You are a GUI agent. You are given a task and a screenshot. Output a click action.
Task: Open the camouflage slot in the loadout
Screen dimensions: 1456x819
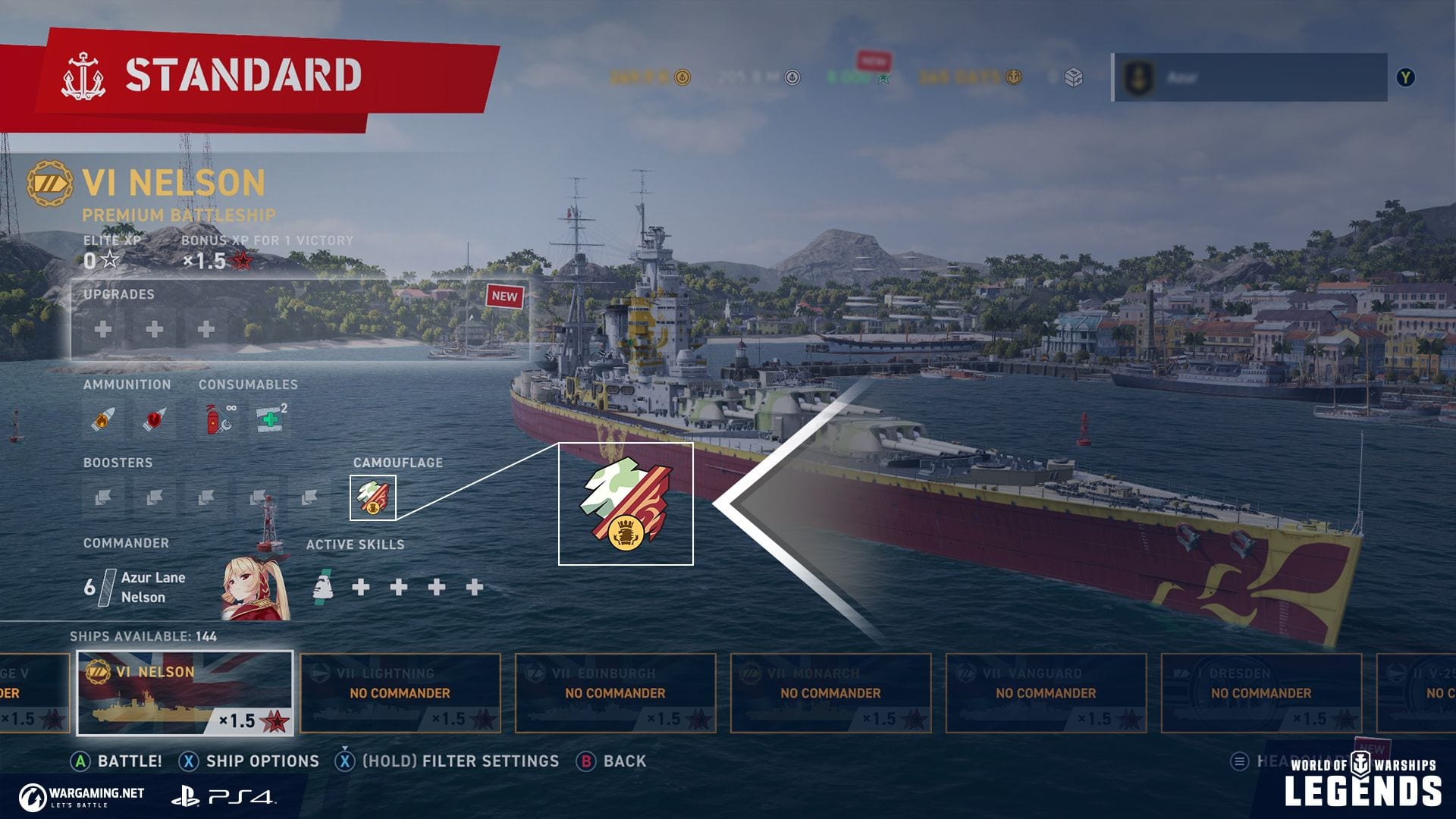pyautogui.click(x=373, y=497)
